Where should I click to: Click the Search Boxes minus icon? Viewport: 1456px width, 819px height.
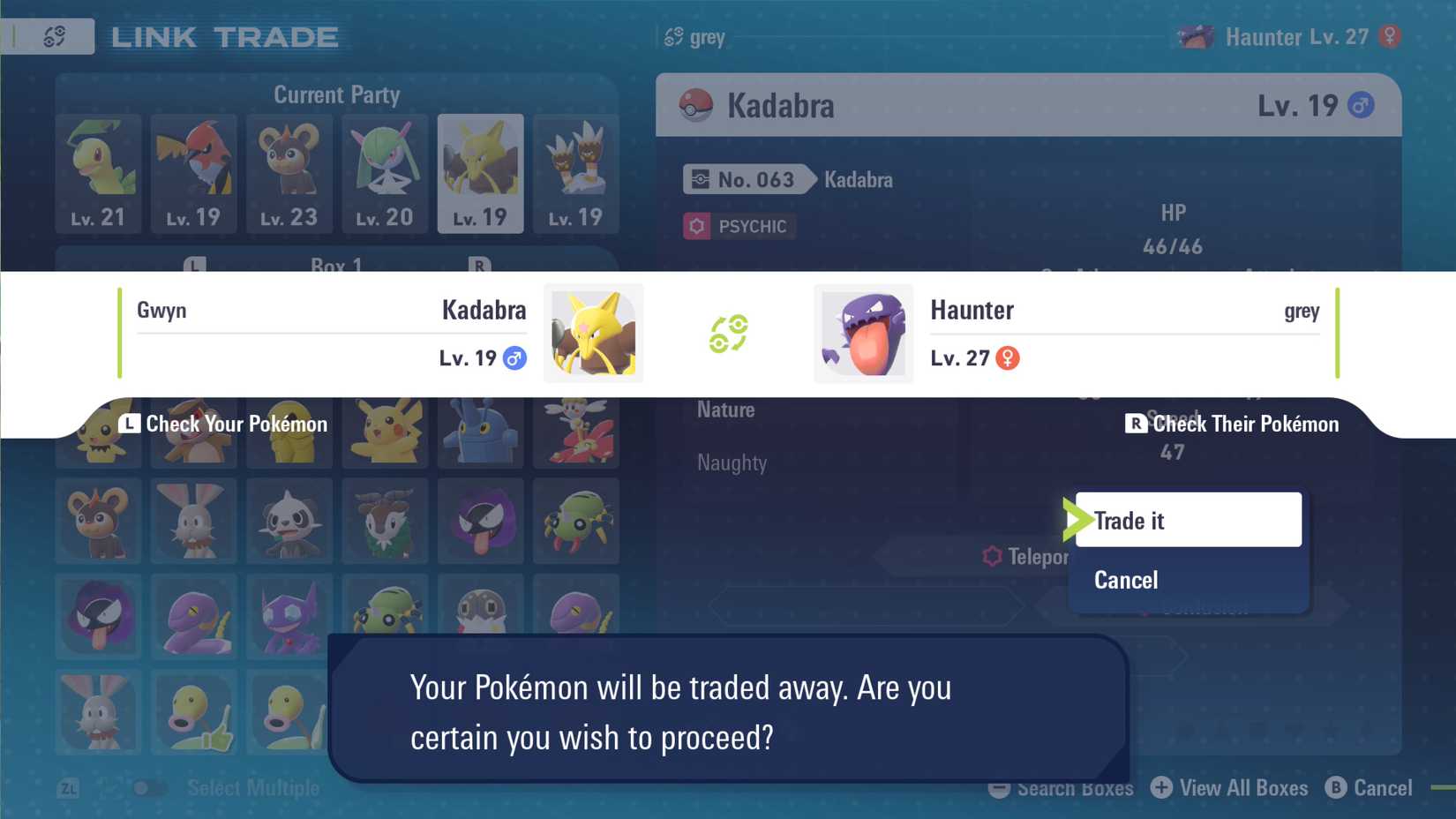pyautogui.click(x=998, y=788)
